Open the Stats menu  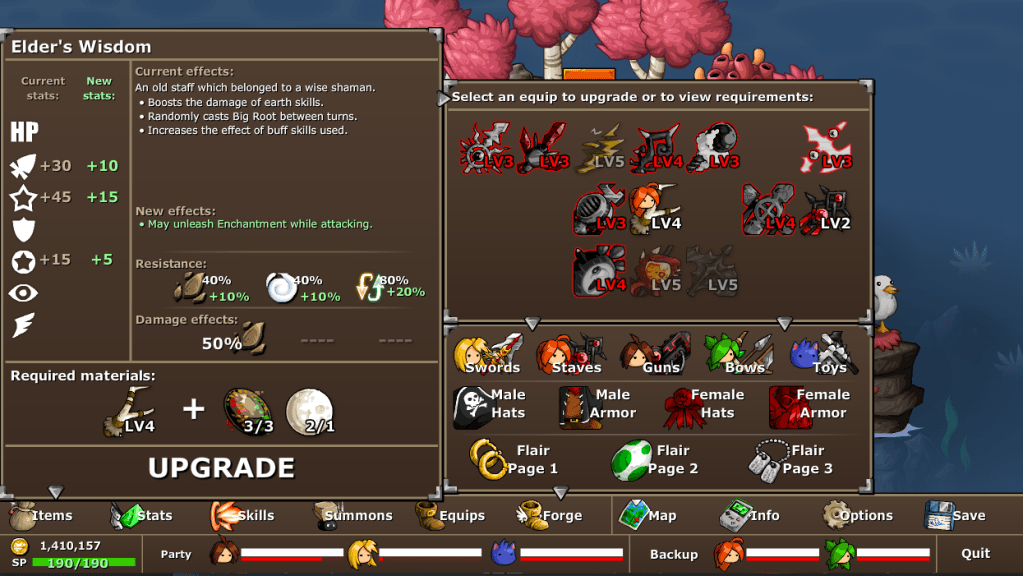click(143, 515)
